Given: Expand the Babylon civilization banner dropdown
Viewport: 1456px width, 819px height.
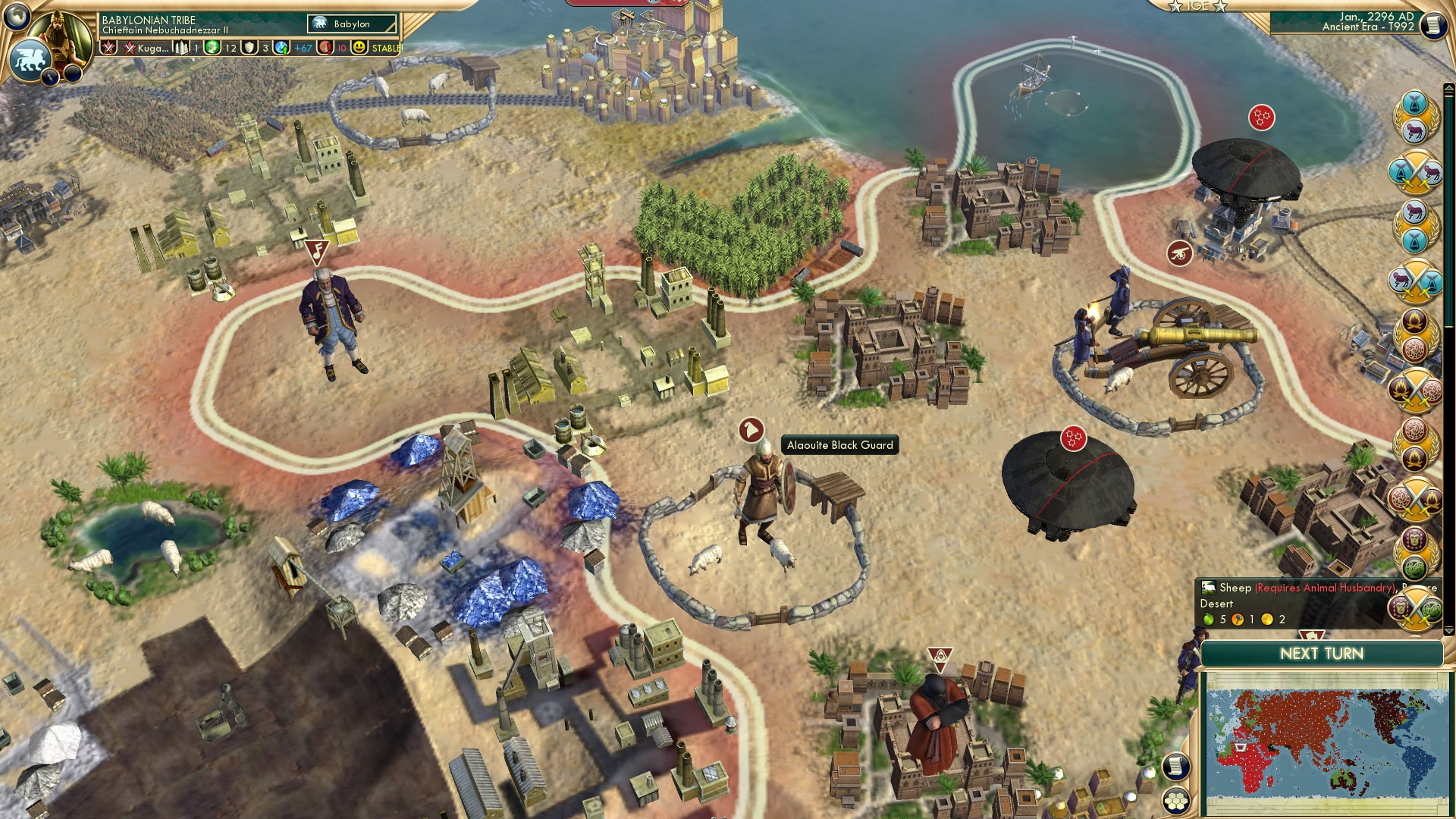Looking at the screenshot, I should (350, 24).
